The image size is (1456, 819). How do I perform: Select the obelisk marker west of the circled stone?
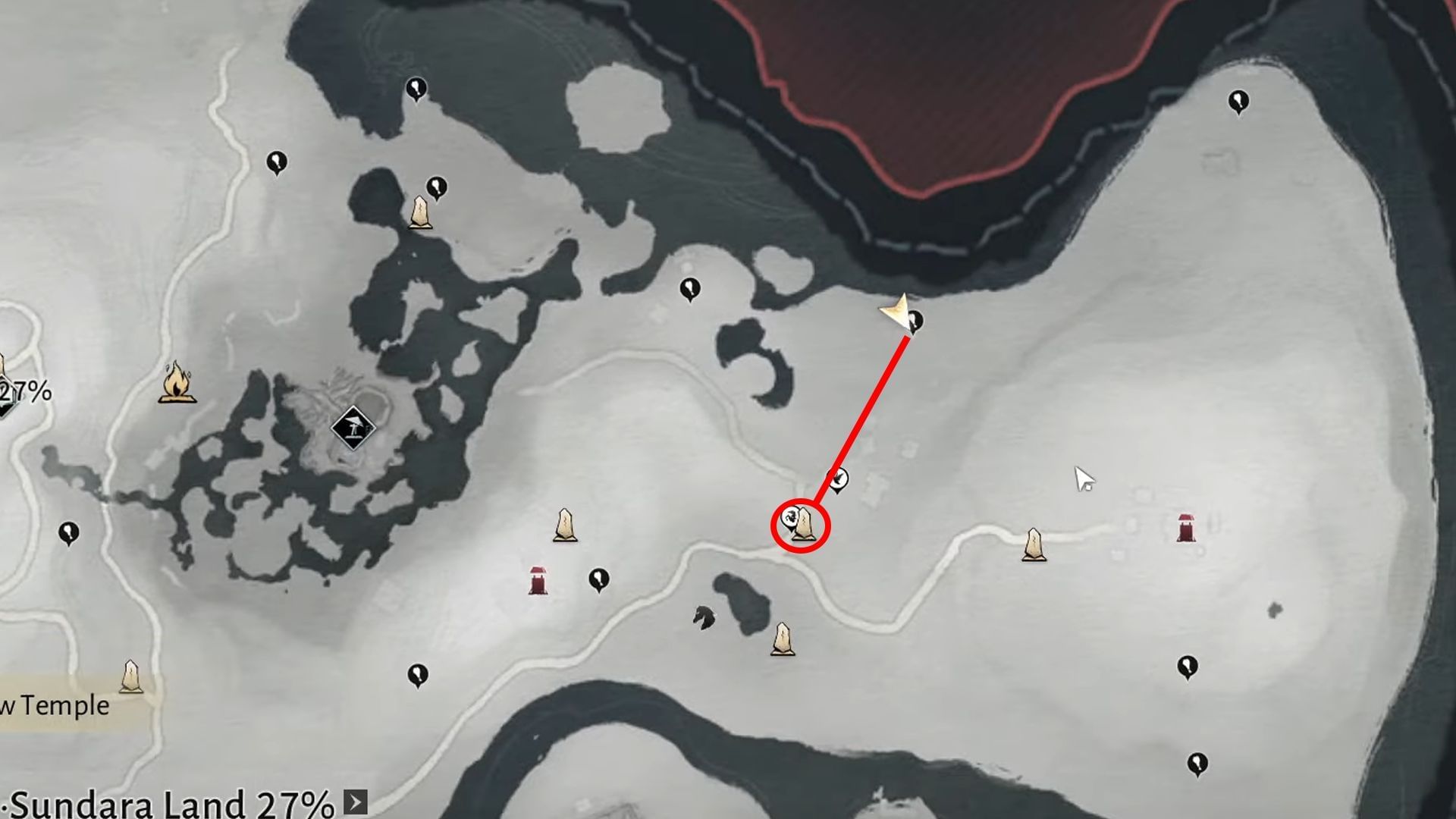(x=565, y=525)
